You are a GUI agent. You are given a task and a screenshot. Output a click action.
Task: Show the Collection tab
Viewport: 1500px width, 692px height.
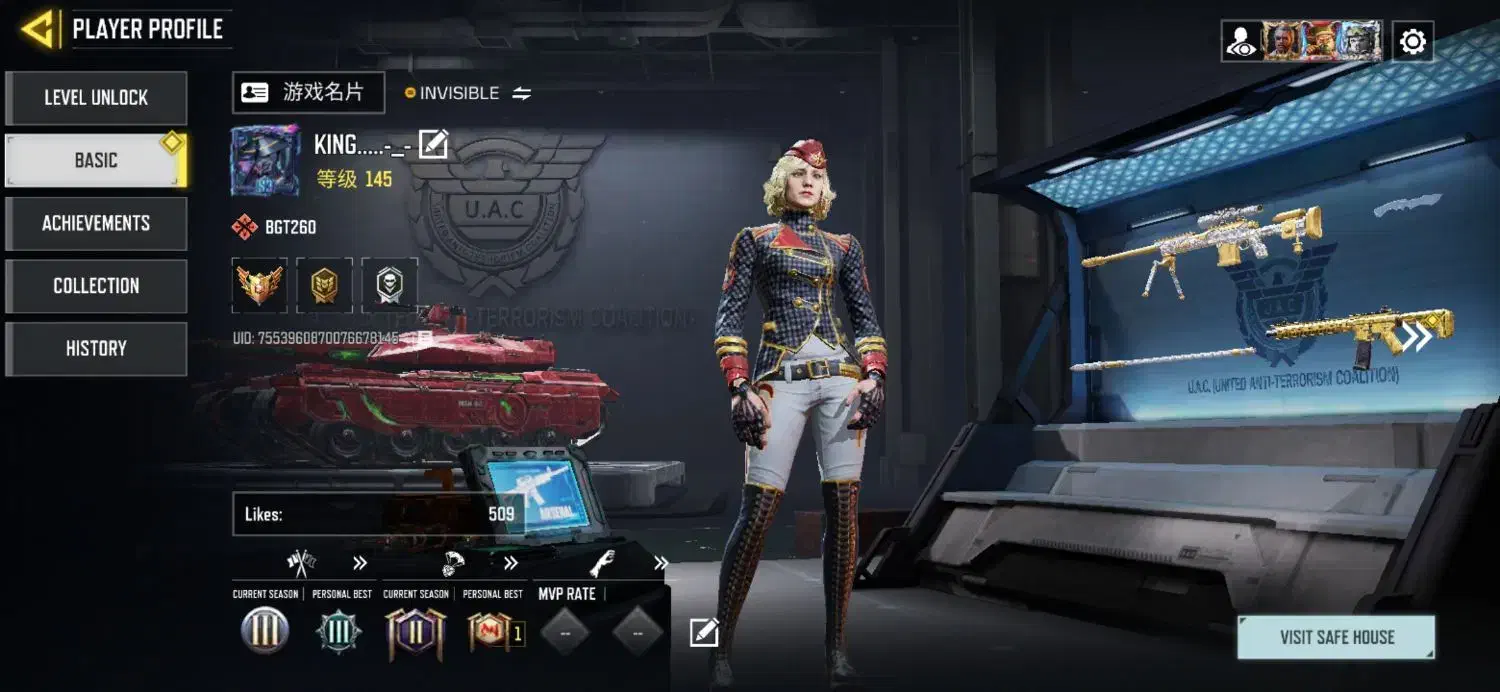click(96, 286)
